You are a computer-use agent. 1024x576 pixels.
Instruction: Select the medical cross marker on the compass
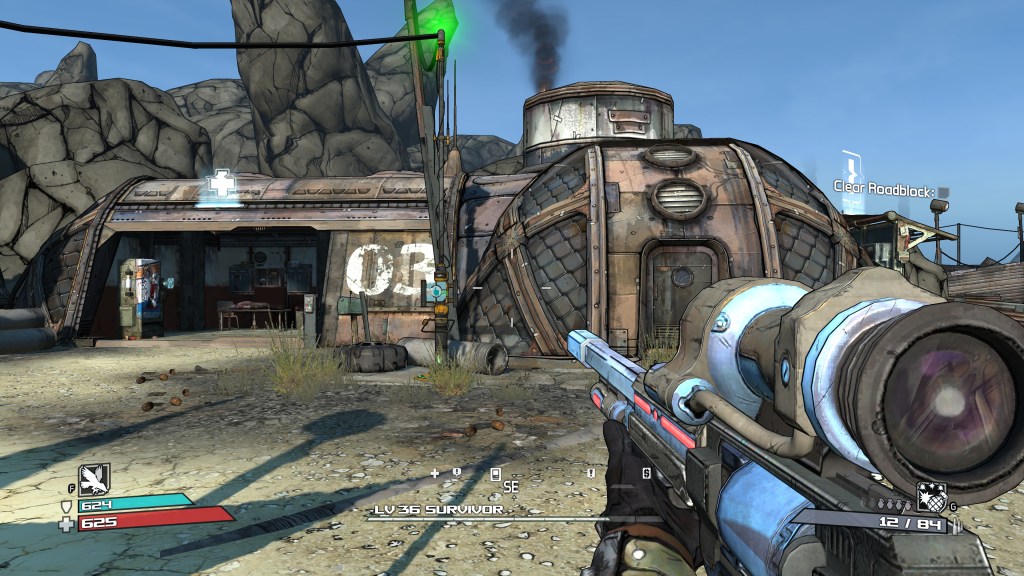tap(434, 472)
